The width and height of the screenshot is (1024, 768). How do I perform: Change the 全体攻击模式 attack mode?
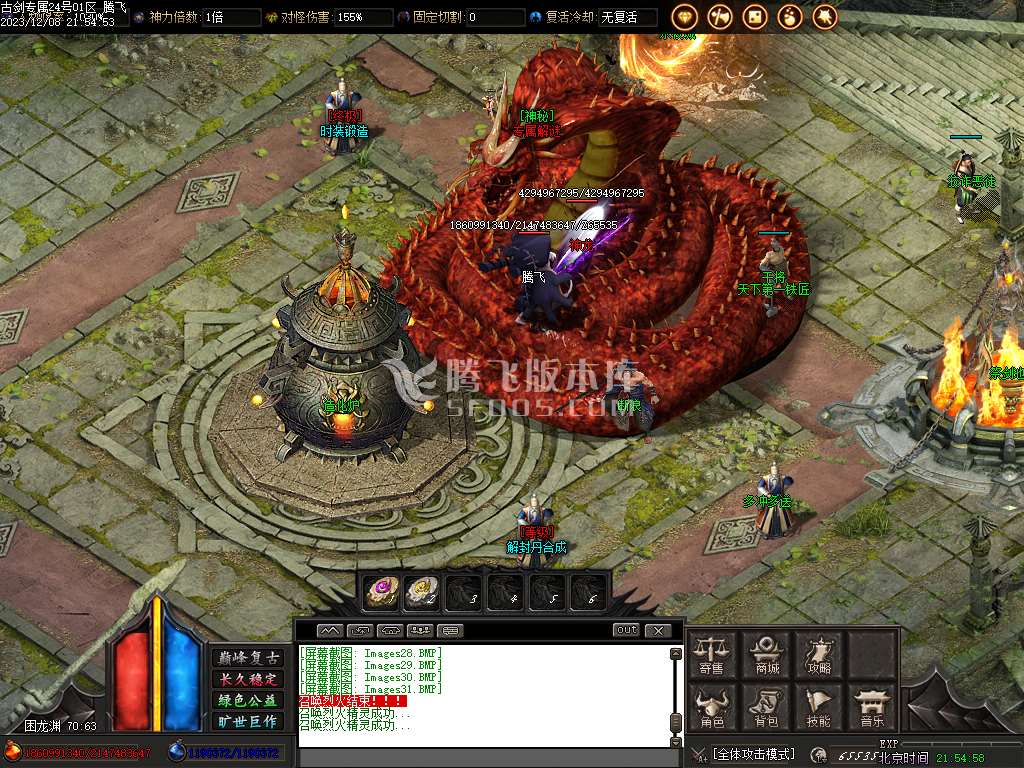[x=753, y=754]
